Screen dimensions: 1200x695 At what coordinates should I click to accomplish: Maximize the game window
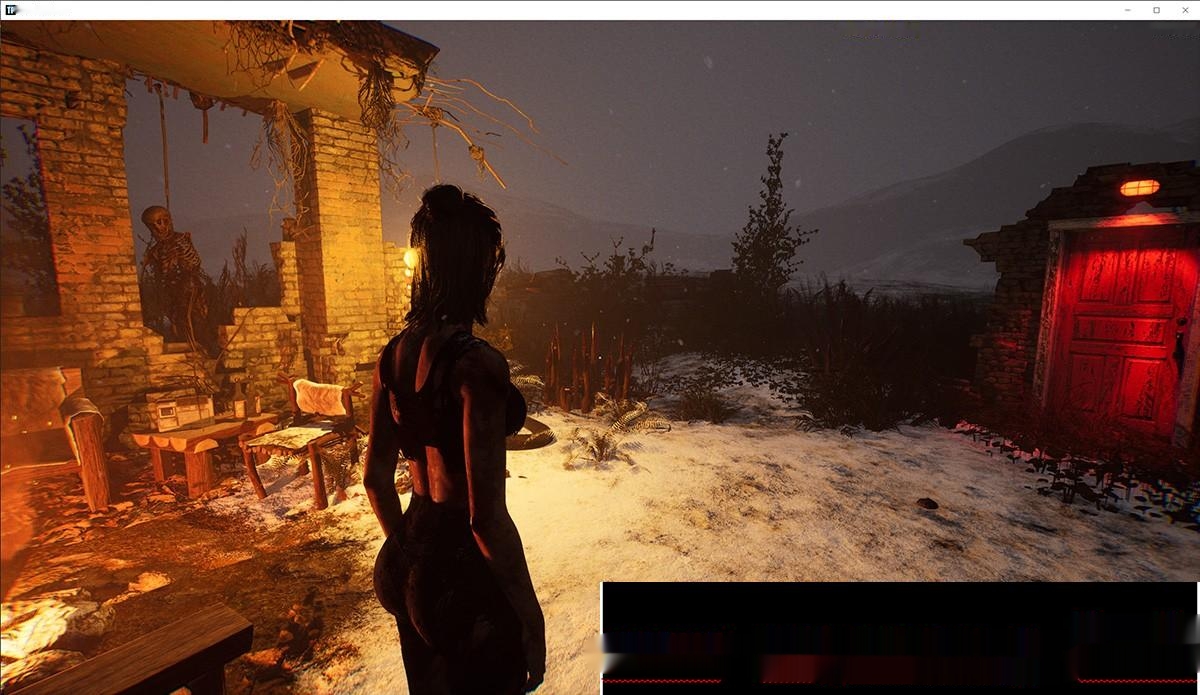click(x=1157, y=10)
